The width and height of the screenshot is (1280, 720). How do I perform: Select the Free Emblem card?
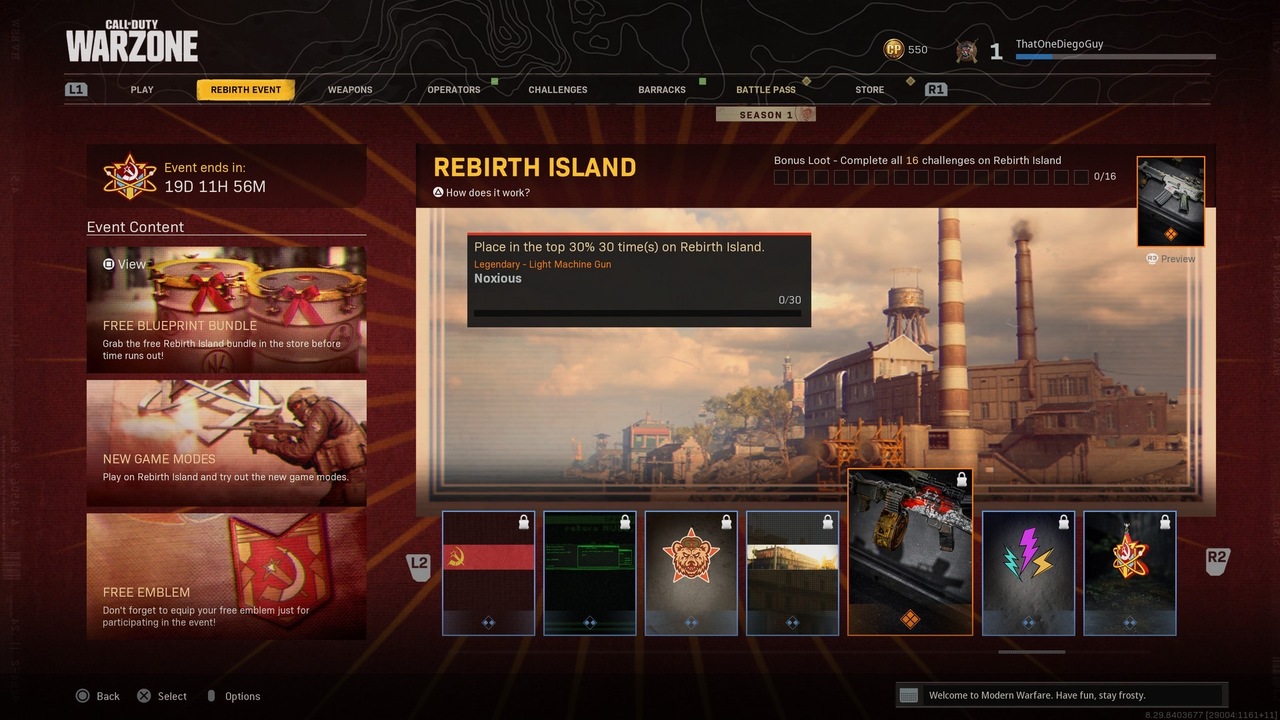(x=226, y=576)
